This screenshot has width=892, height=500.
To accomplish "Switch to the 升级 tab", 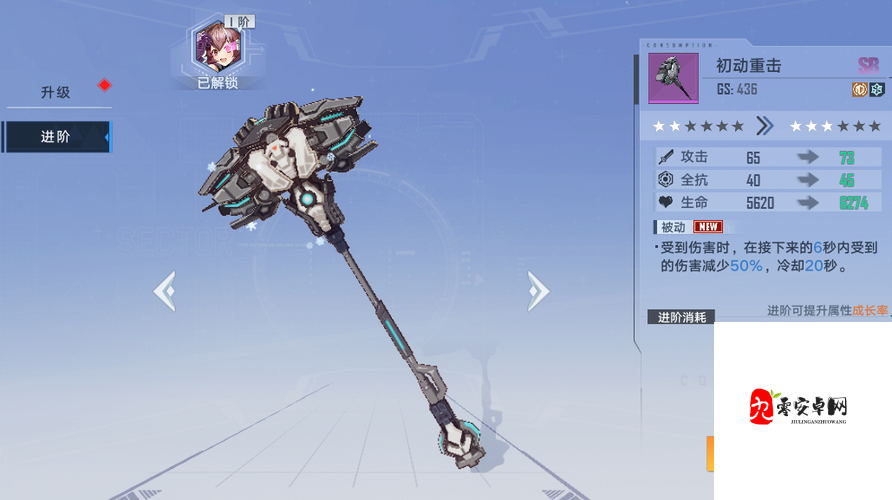I will (55, 92).
